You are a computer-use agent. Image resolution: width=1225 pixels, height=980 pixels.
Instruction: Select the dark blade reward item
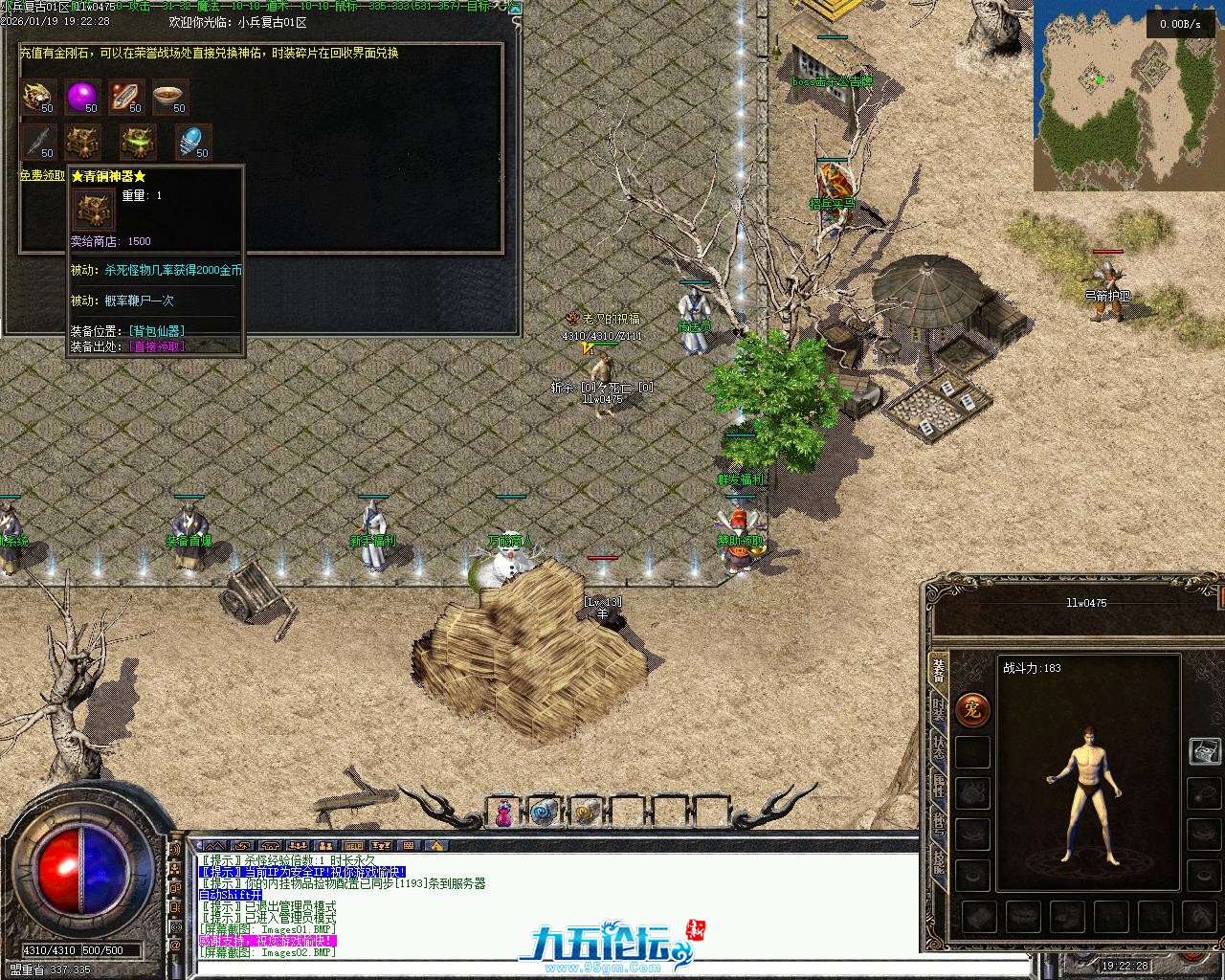[38, 142]
